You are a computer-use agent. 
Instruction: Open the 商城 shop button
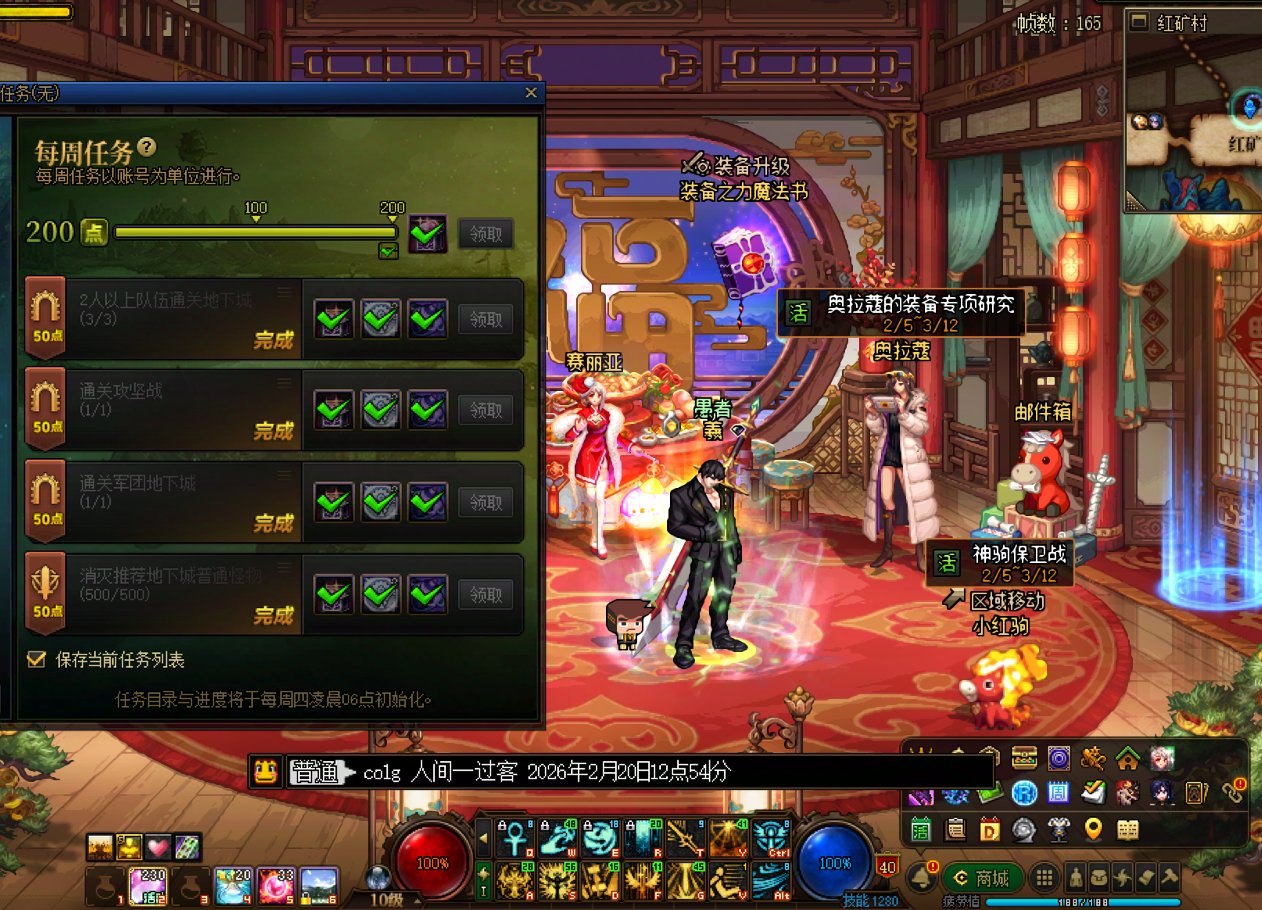click(x=982, y=879)
